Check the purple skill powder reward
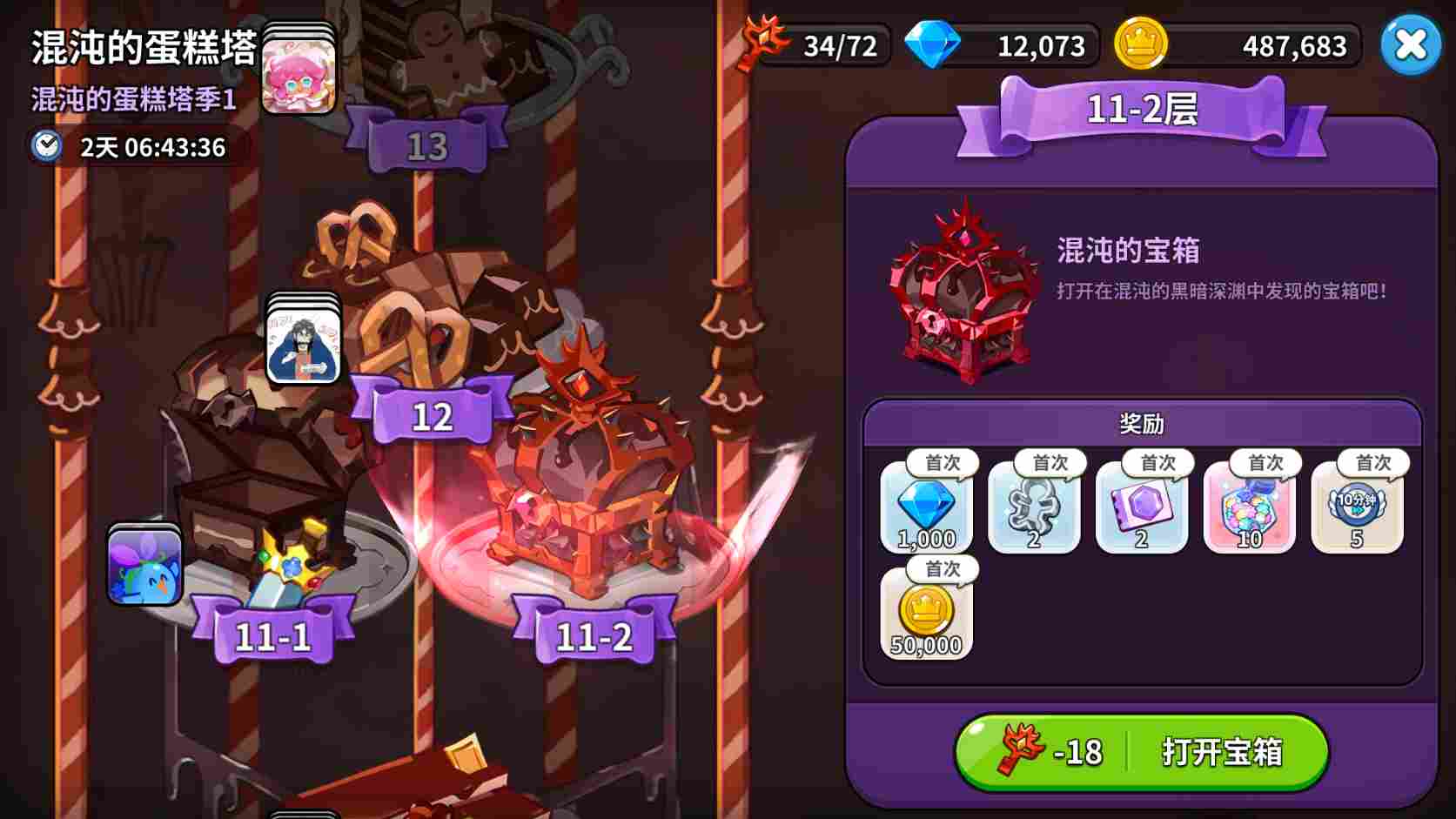This screenshot has height=819, width=1456. pyautogui.click(x=1141, y=509)
